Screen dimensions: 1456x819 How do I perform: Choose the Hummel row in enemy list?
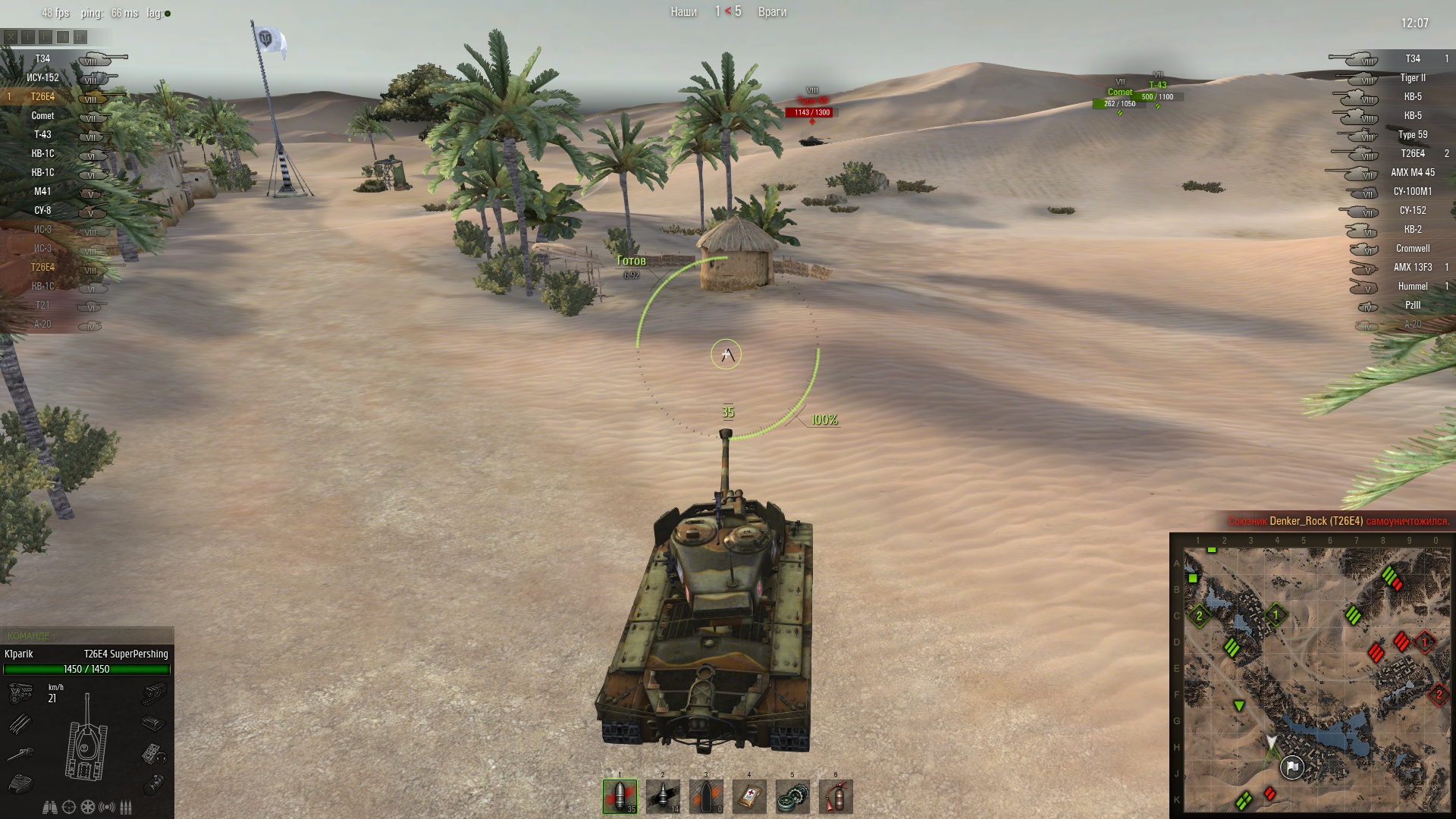pos(1412,286)
